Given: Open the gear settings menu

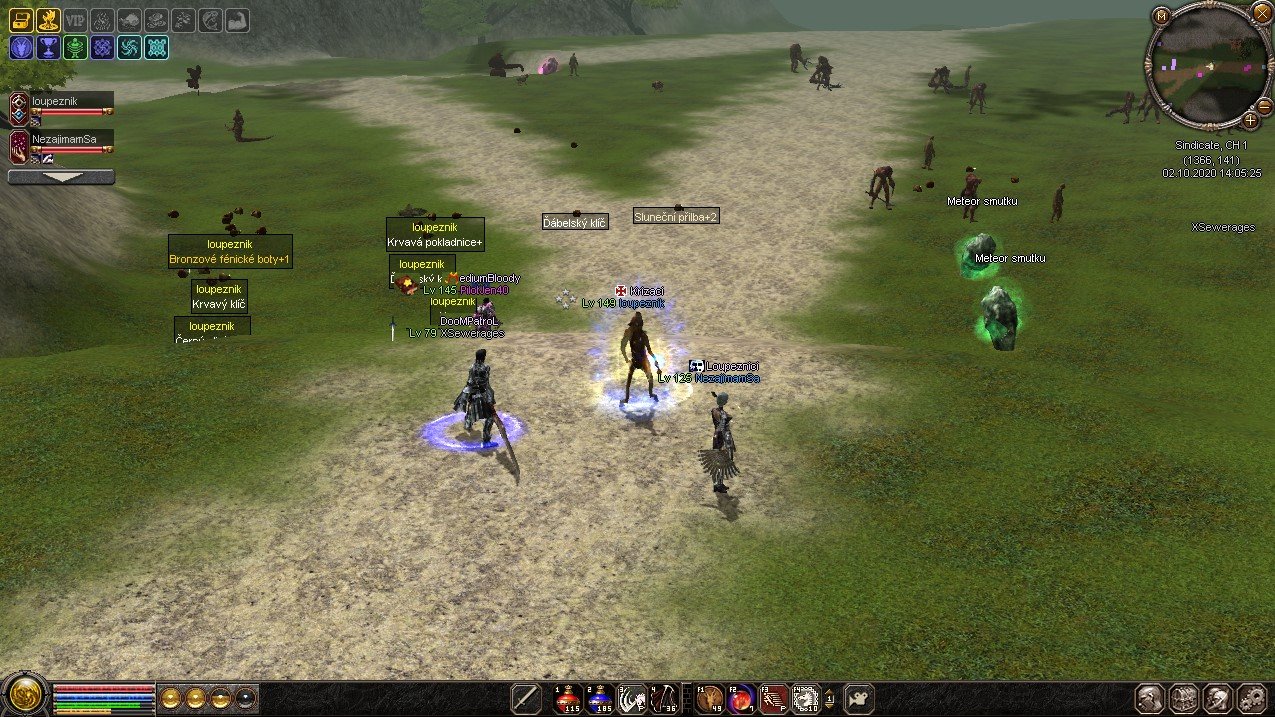Looking at the screenshot, I should coord(1252,698).
